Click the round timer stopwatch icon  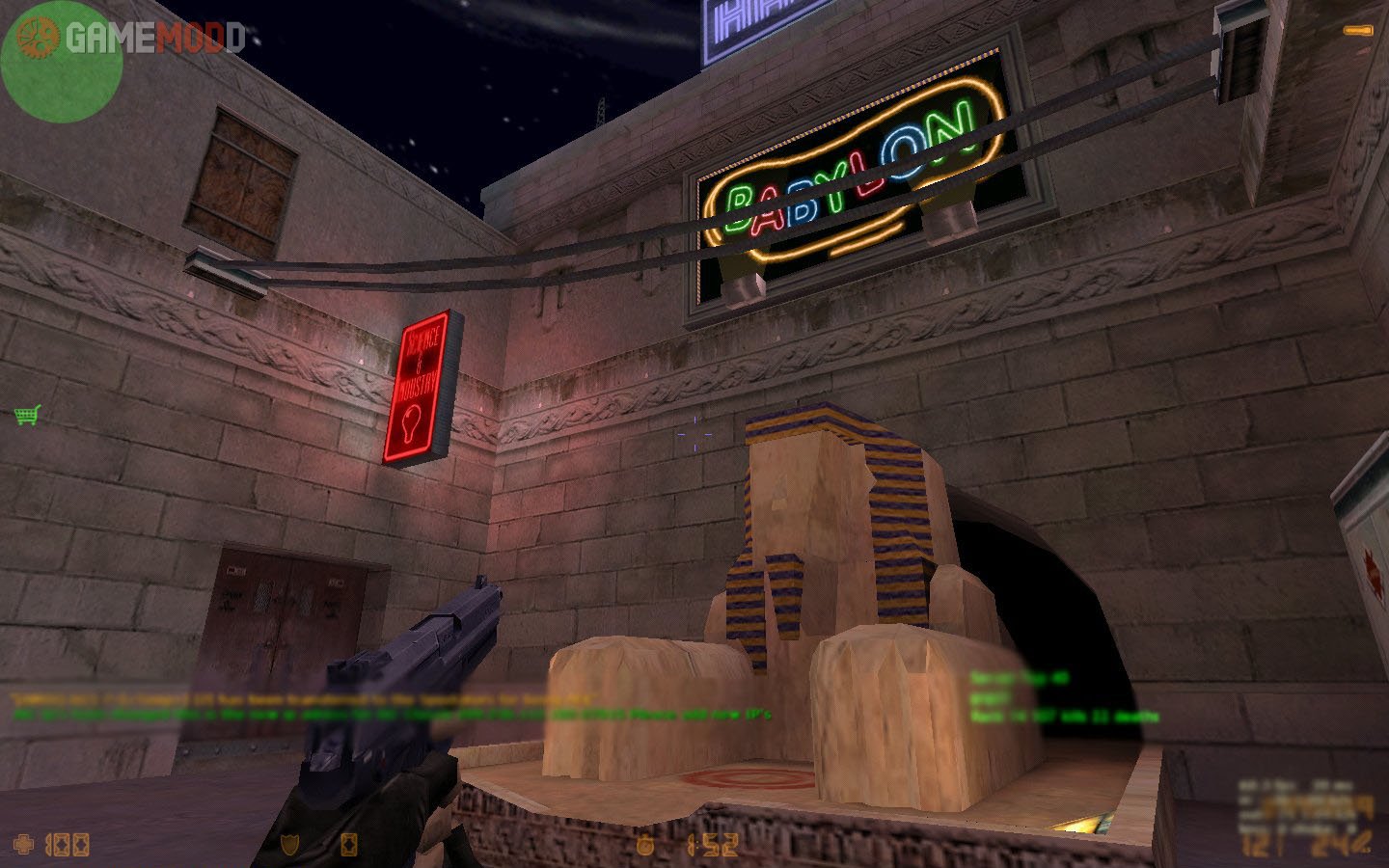[644, 845]
